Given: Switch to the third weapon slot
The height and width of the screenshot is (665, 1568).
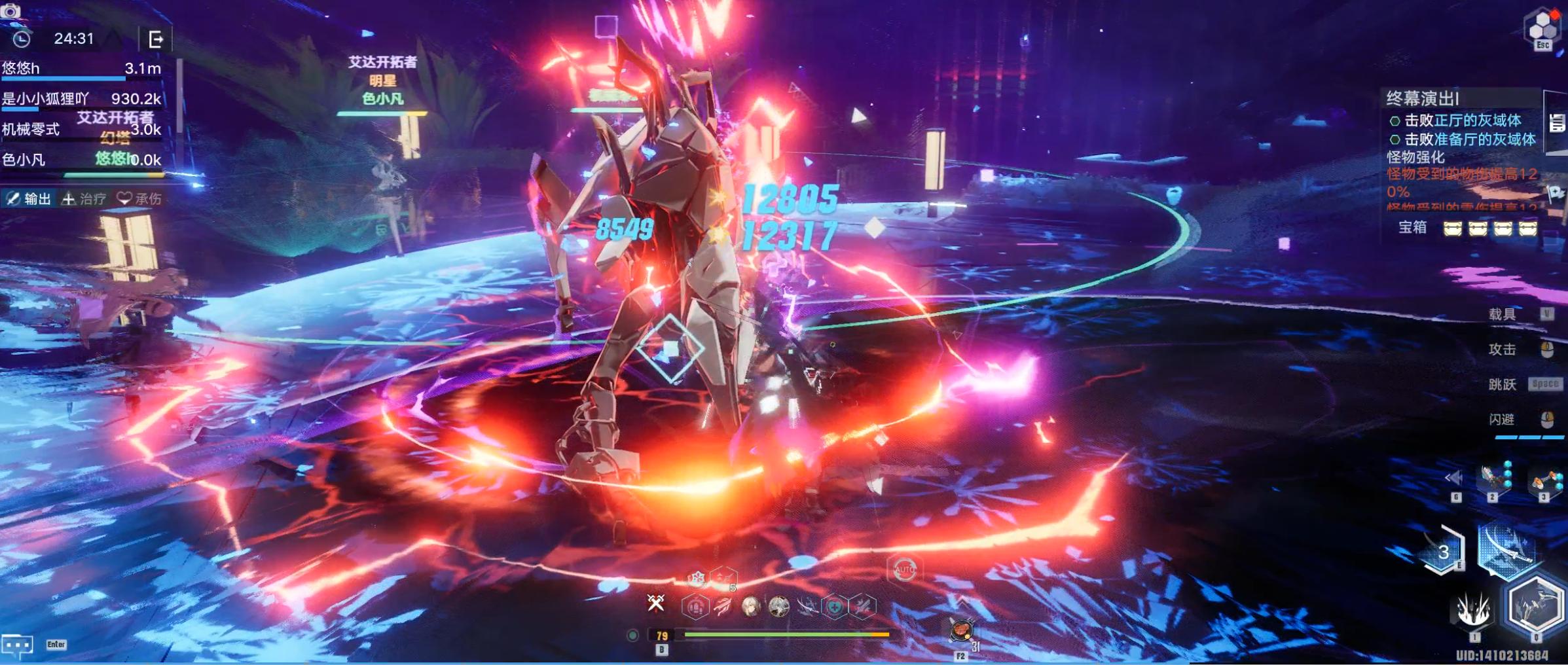Looking at the screenshot, I should click(1545, 481).
